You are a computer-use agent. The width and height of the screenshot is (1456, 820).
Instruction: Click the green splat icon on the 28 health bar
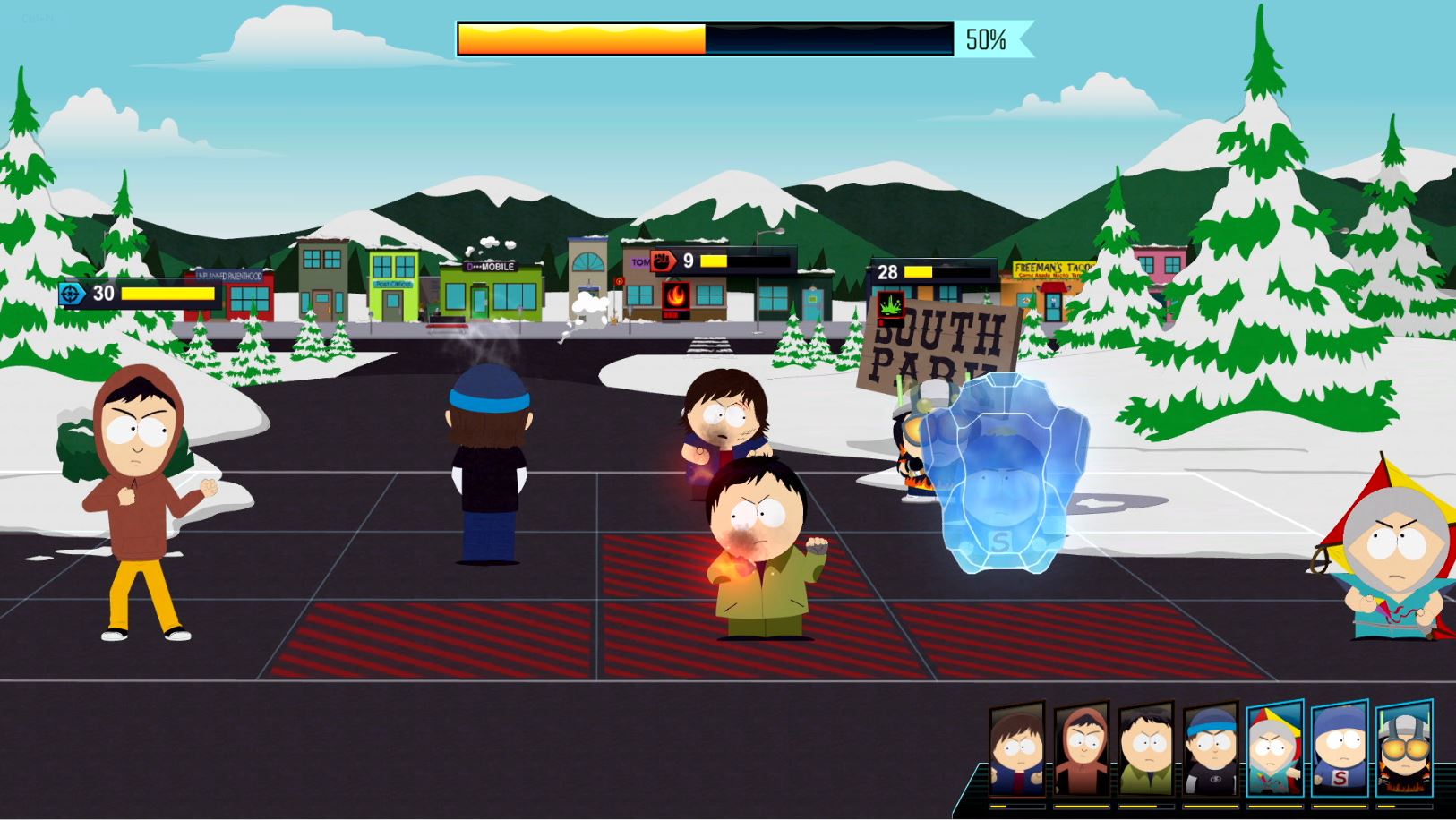(892, 305)
